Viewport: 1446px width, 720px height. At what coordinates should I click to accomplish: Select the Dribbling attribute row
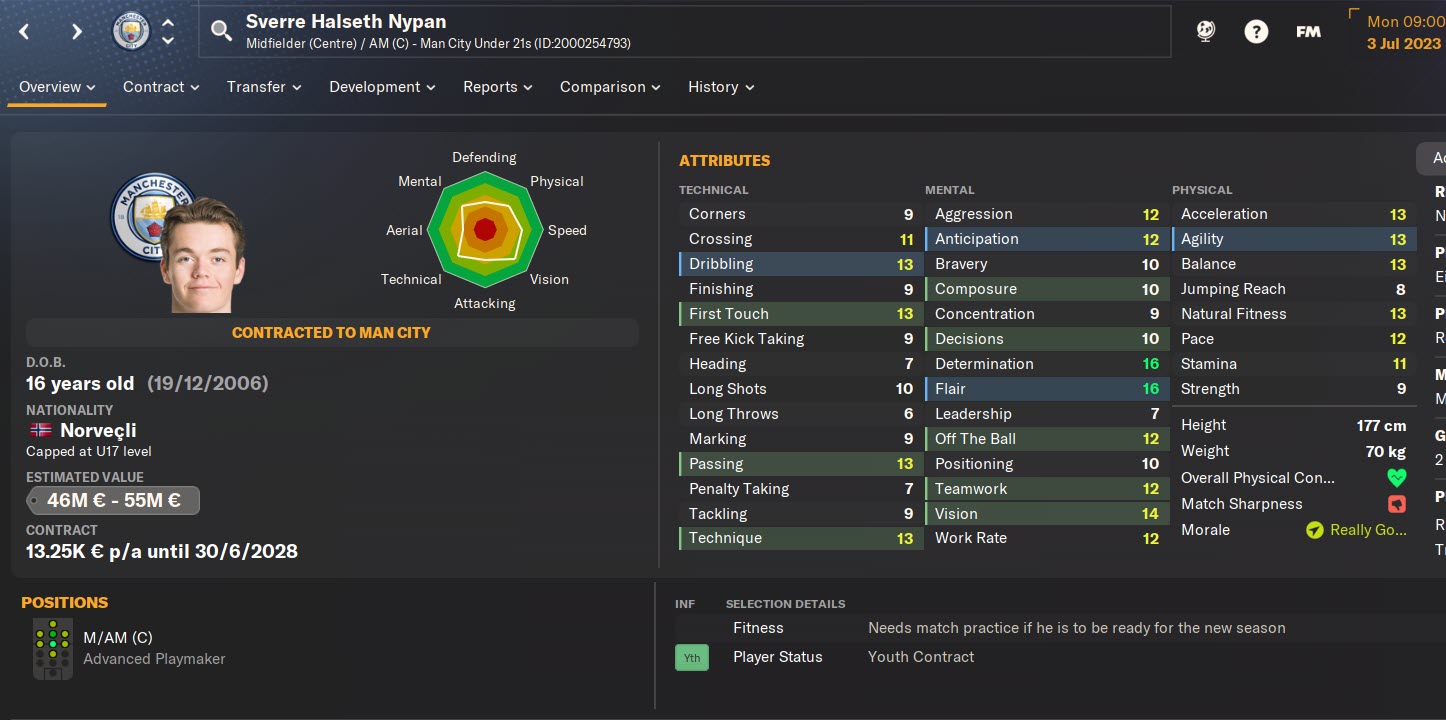coord(798,264)
